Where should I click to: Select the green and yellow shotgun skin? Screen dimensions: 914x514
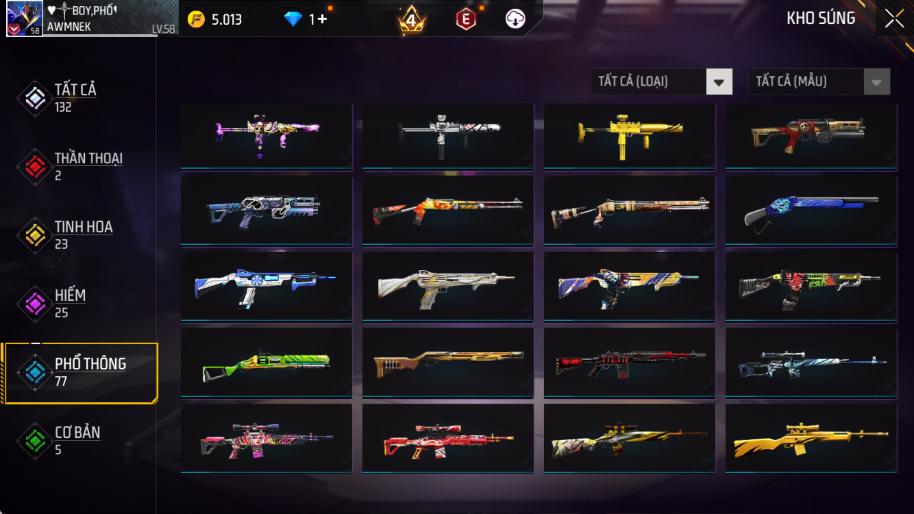click(266, 363)
